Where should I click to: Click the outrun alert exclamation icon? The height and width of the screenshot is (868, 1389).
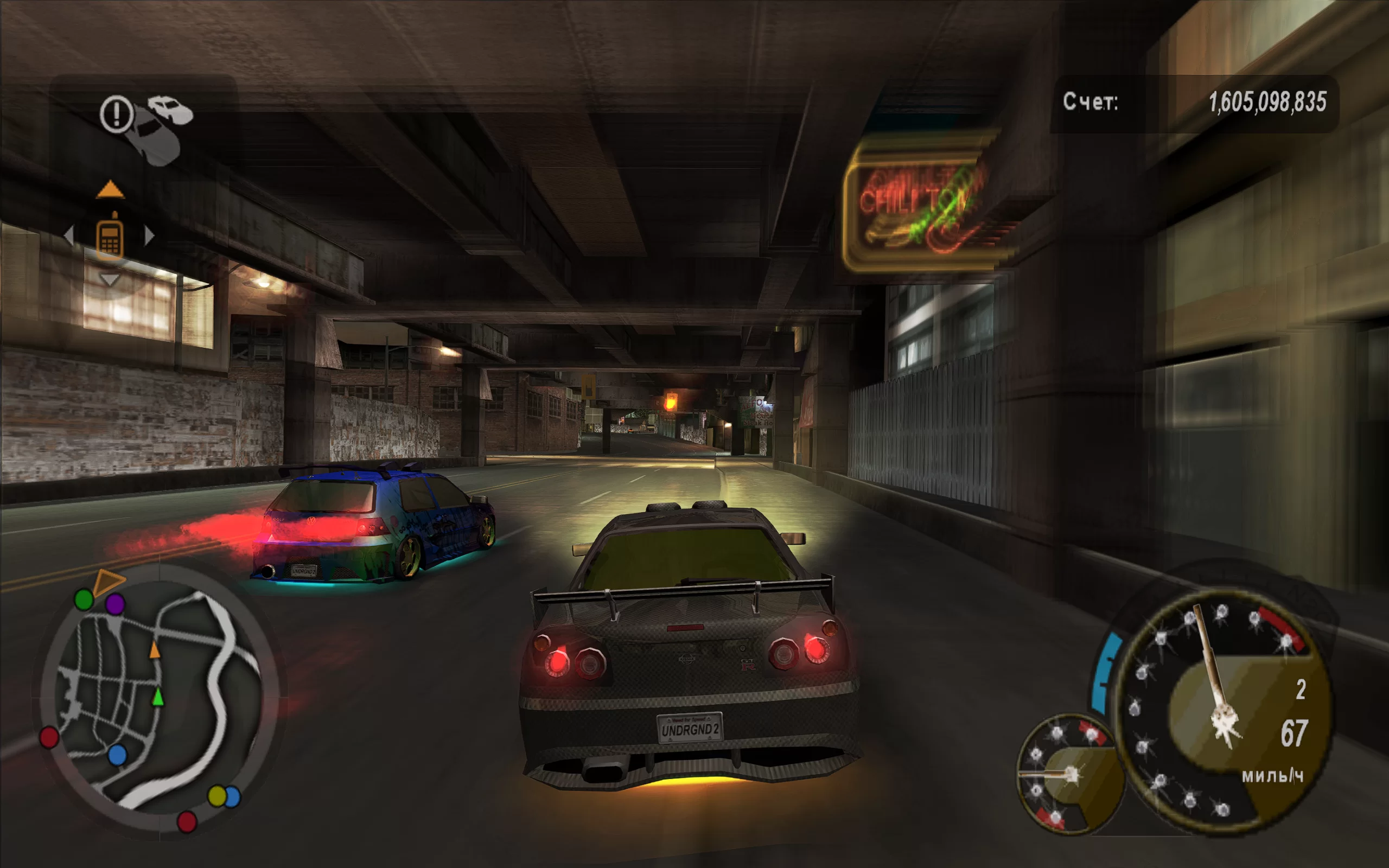click(117, 114)
